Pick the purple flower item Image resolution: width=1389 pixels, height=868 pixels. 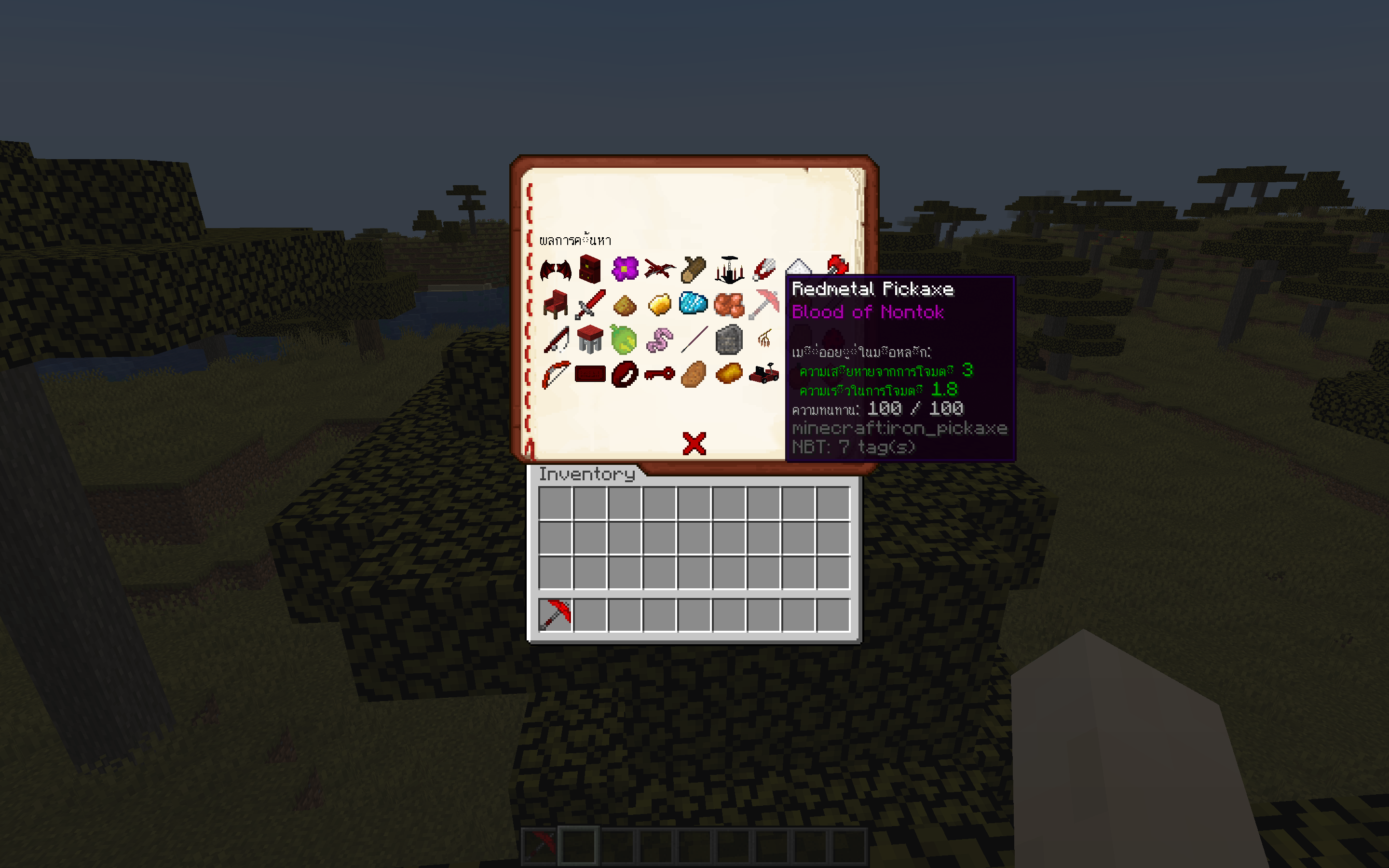click(626, 270)
